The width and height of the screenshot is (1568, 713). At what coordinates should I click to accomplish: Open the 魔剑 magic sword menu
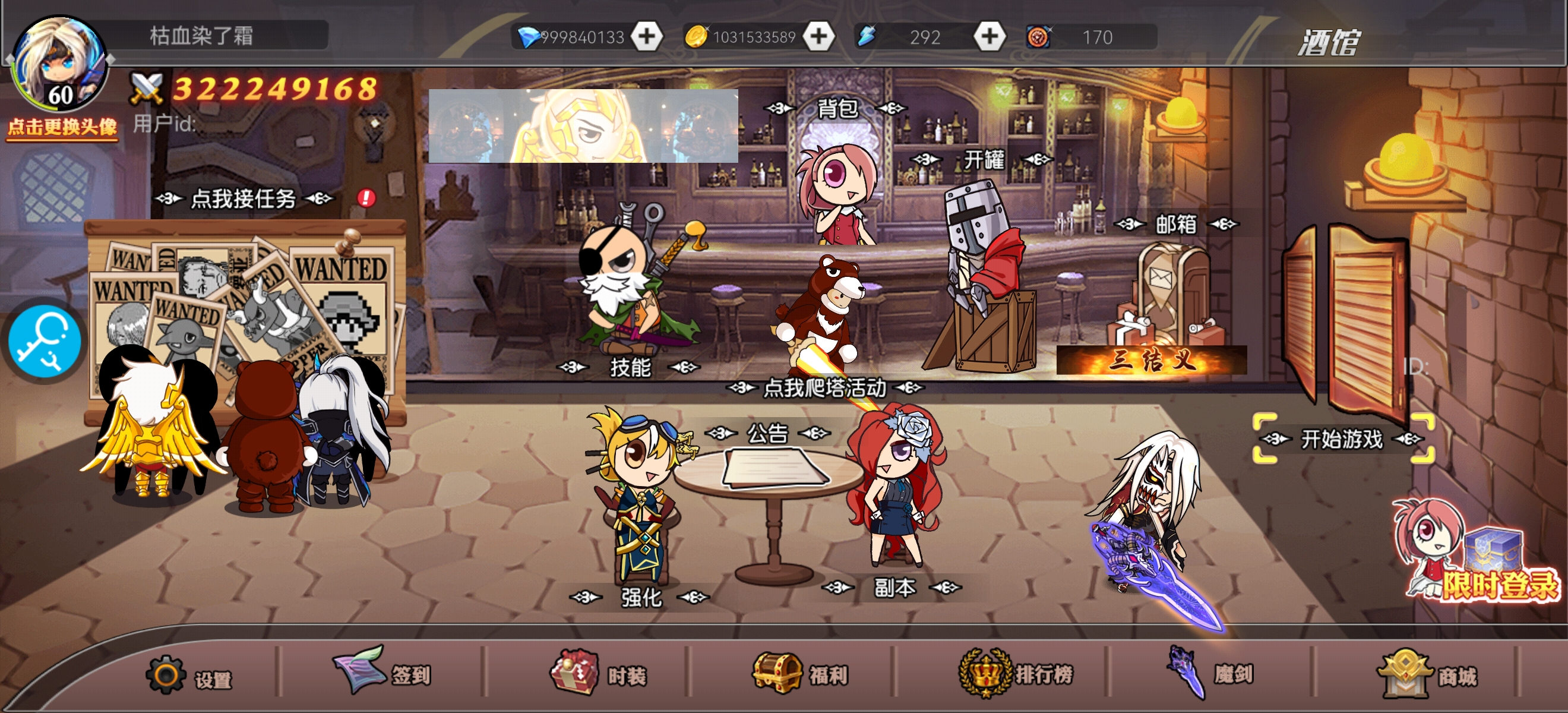tap(1210, 674)
